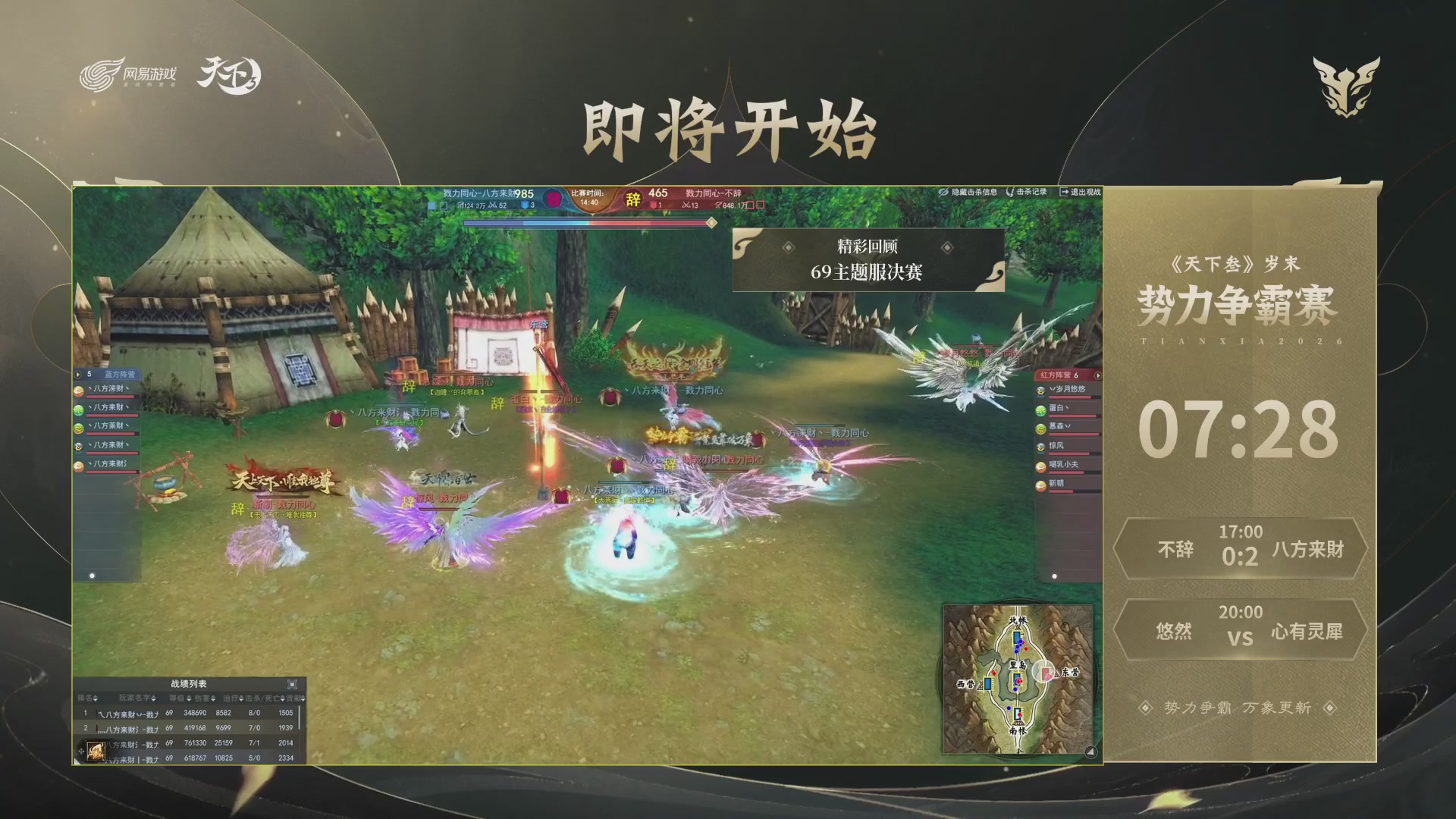Select the eye-slash icon beside 隐藏击杀信息
This screenshot has height=819, width=1456.
[943, 192]
